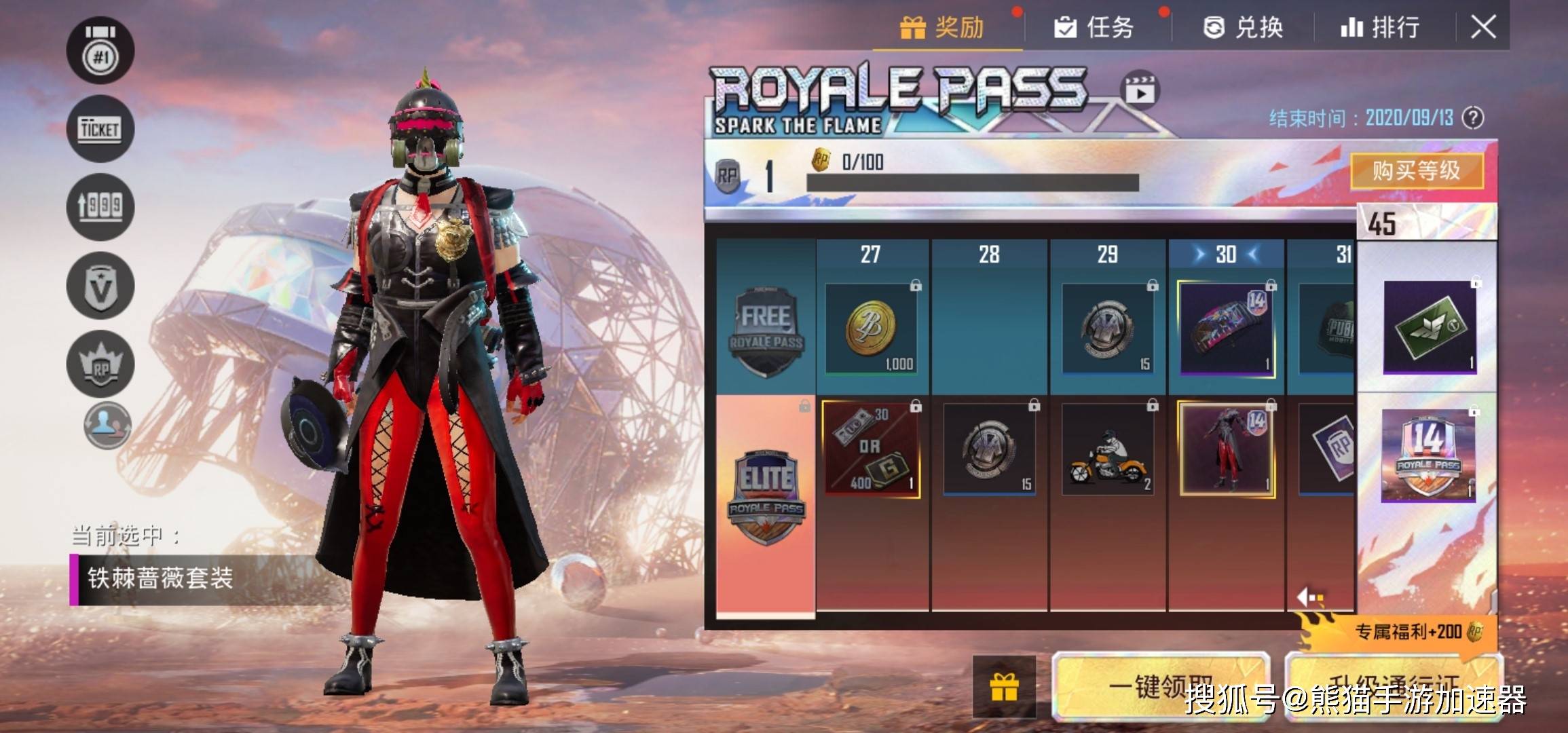Image resolution: width=1568 pixels, height=733 pixels.
Task: Switch to the 奖励 rewards tab
Action: pyautogui.click(x=942, y=28)
